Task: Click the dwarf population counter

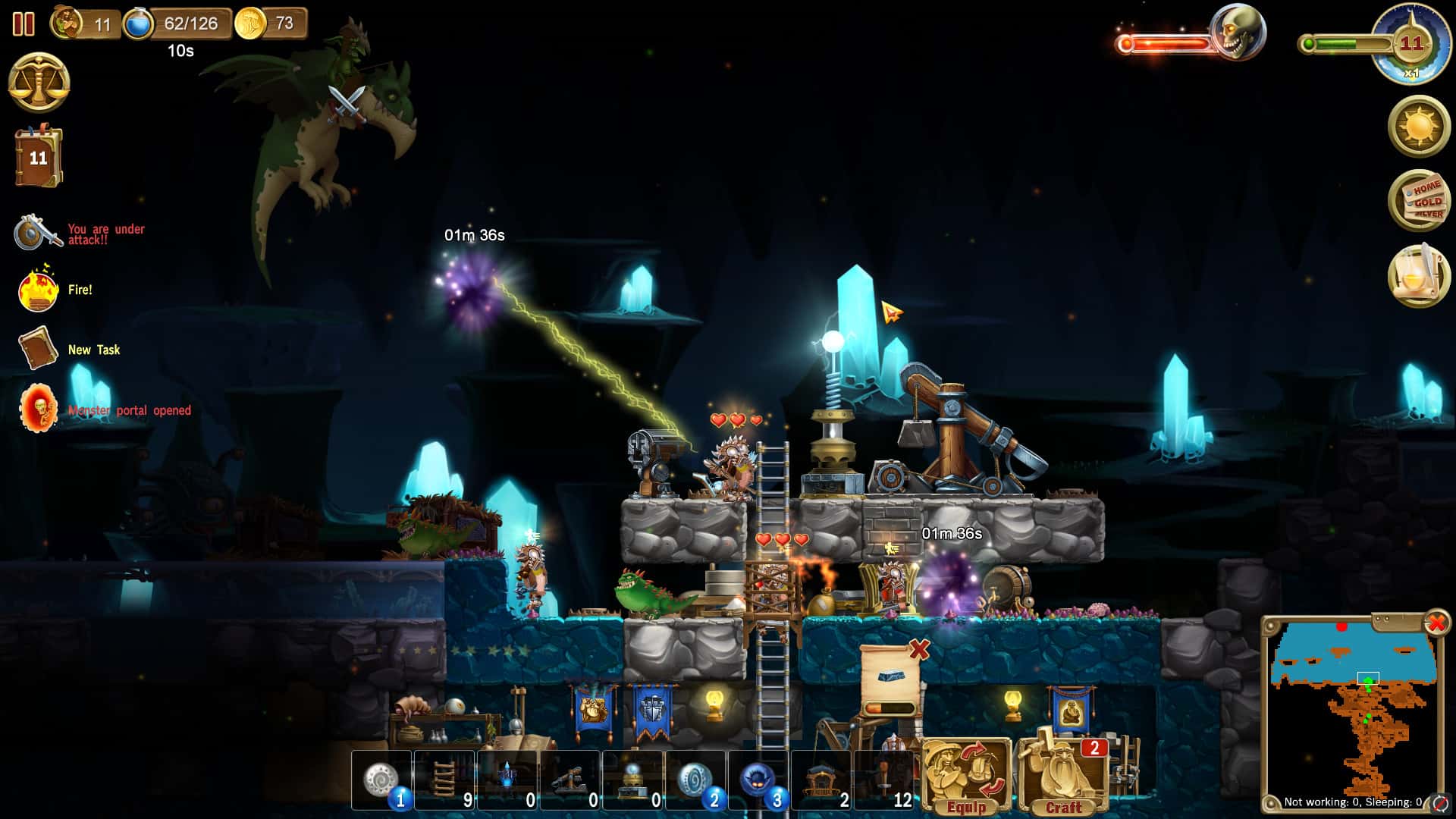Action: [83, 23]
